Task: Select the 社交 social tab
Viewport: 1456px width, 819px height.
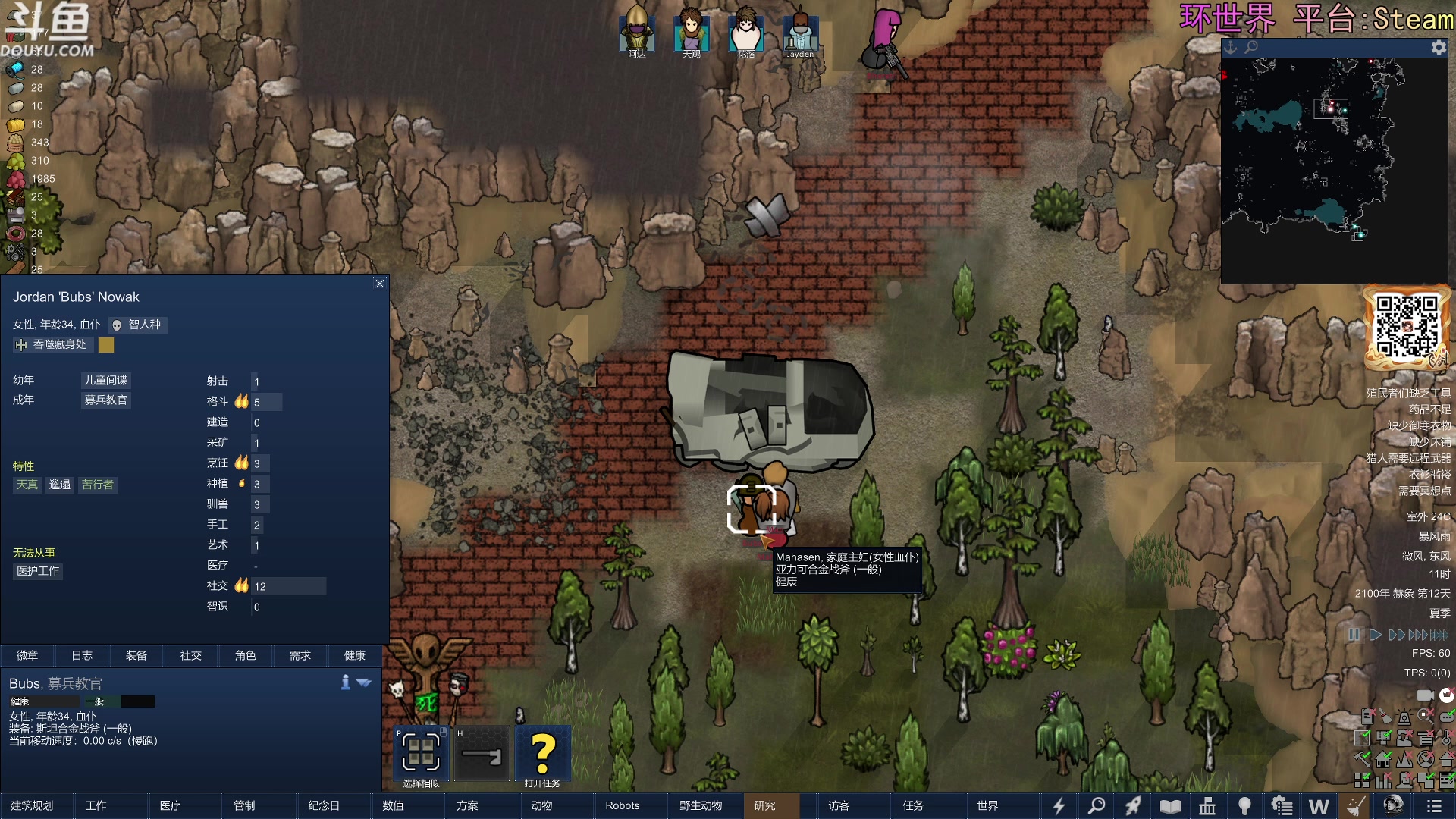Action: 191,655
